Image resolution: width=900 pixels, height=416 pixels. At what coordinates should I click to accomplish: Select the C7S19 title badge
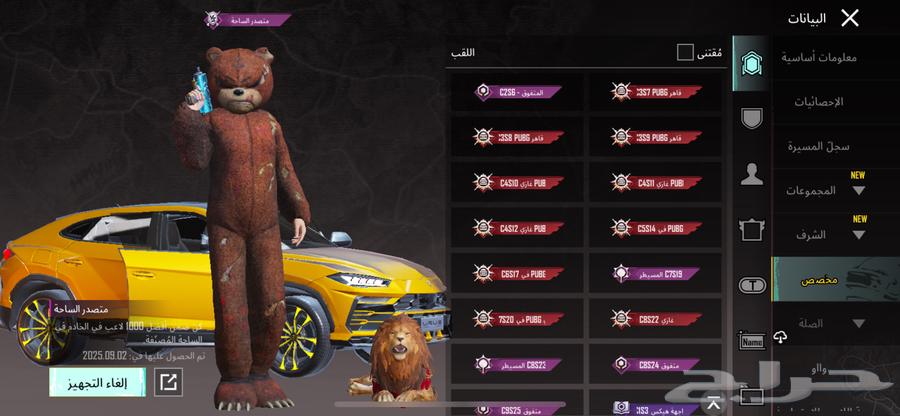[x=655, y=272]
